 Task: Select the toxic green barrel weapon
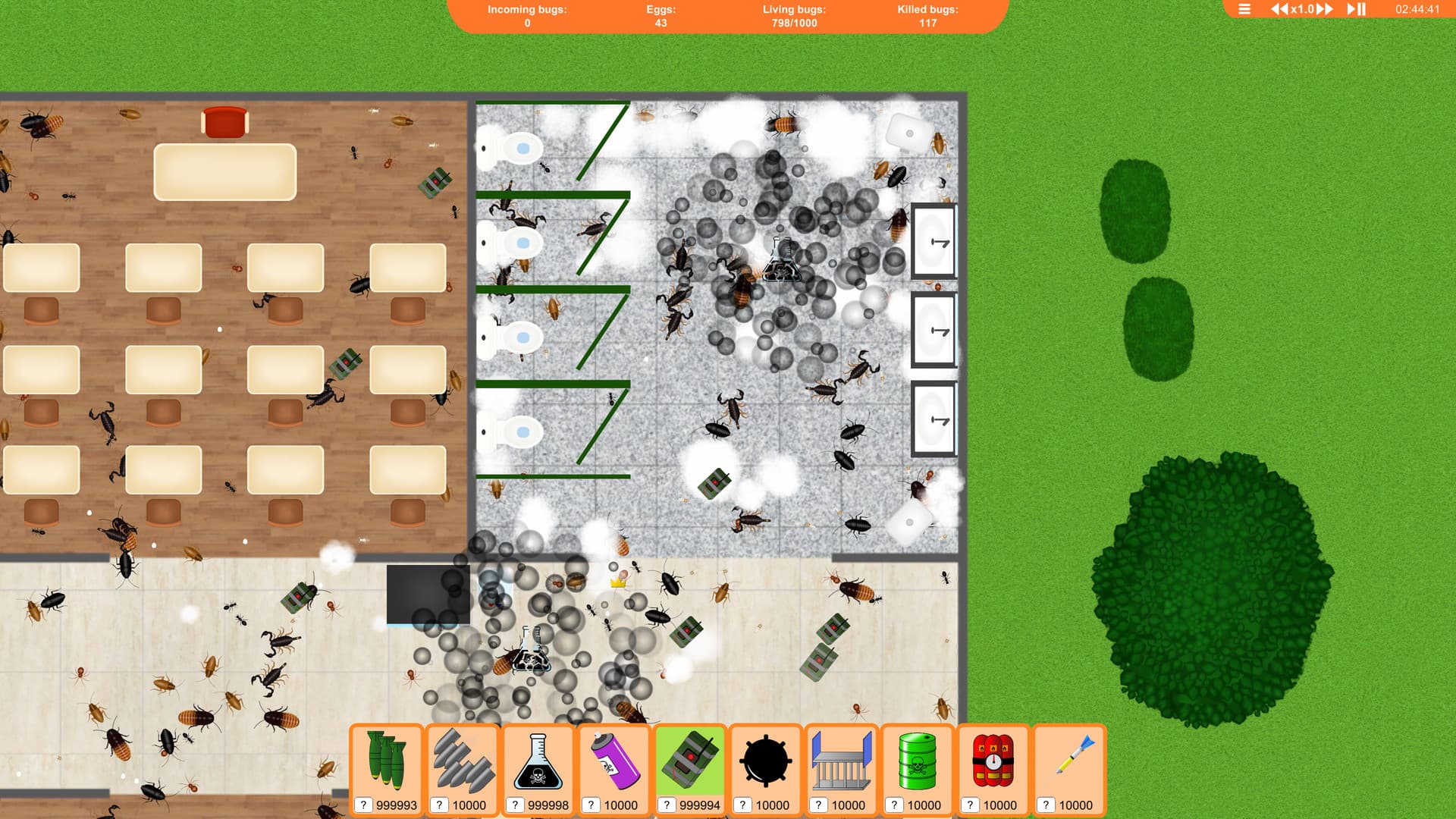point(918,758)
